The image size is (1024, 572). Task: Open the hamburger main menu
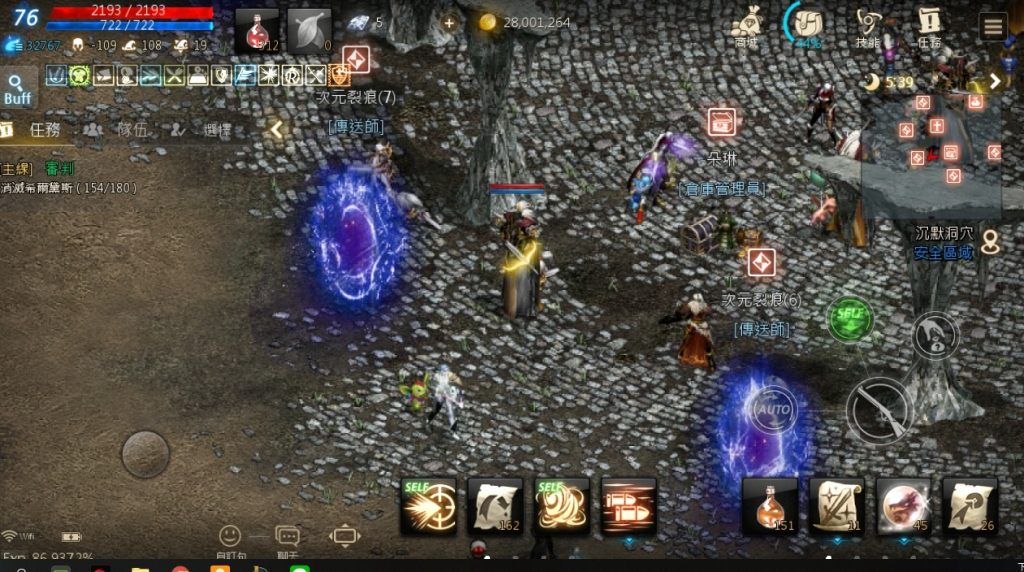pyautogui.click(x=992, y=26)
